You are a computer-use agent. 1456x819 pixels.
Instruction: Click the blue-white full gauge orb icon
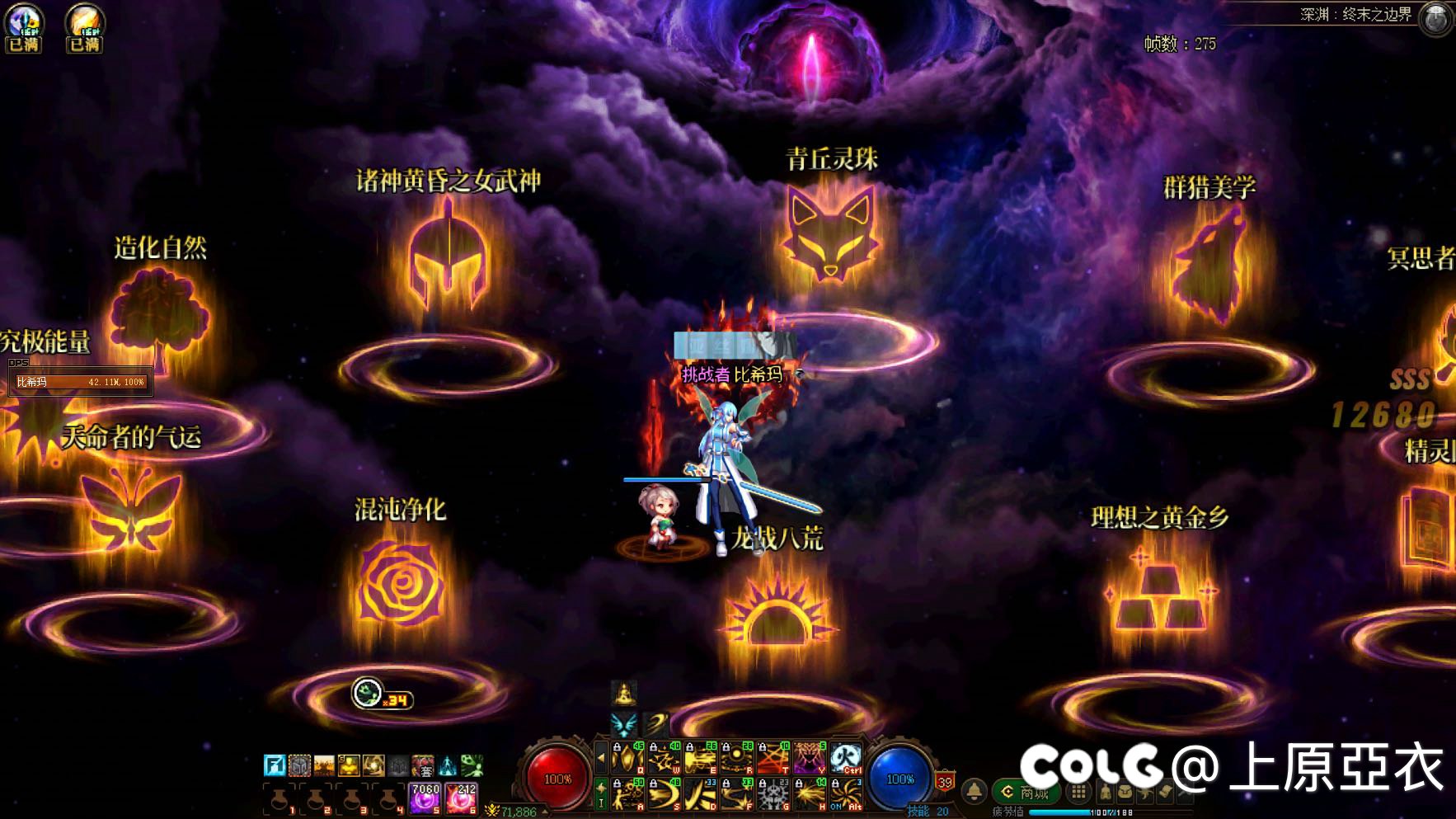24,27
